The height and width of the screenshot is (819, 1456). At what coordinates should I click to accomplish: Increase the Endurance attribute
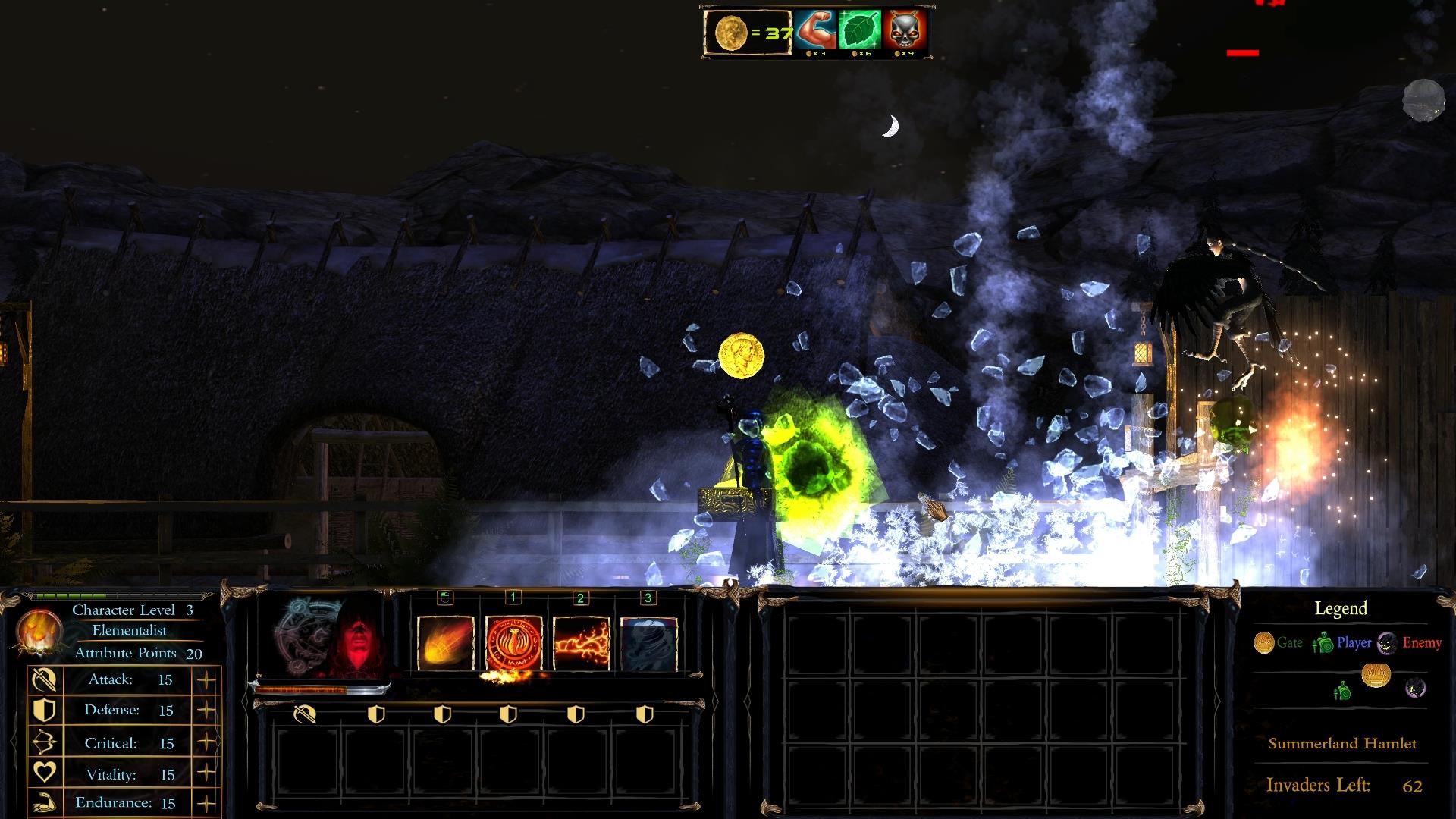pyautogui.click(x=206, y=803)
